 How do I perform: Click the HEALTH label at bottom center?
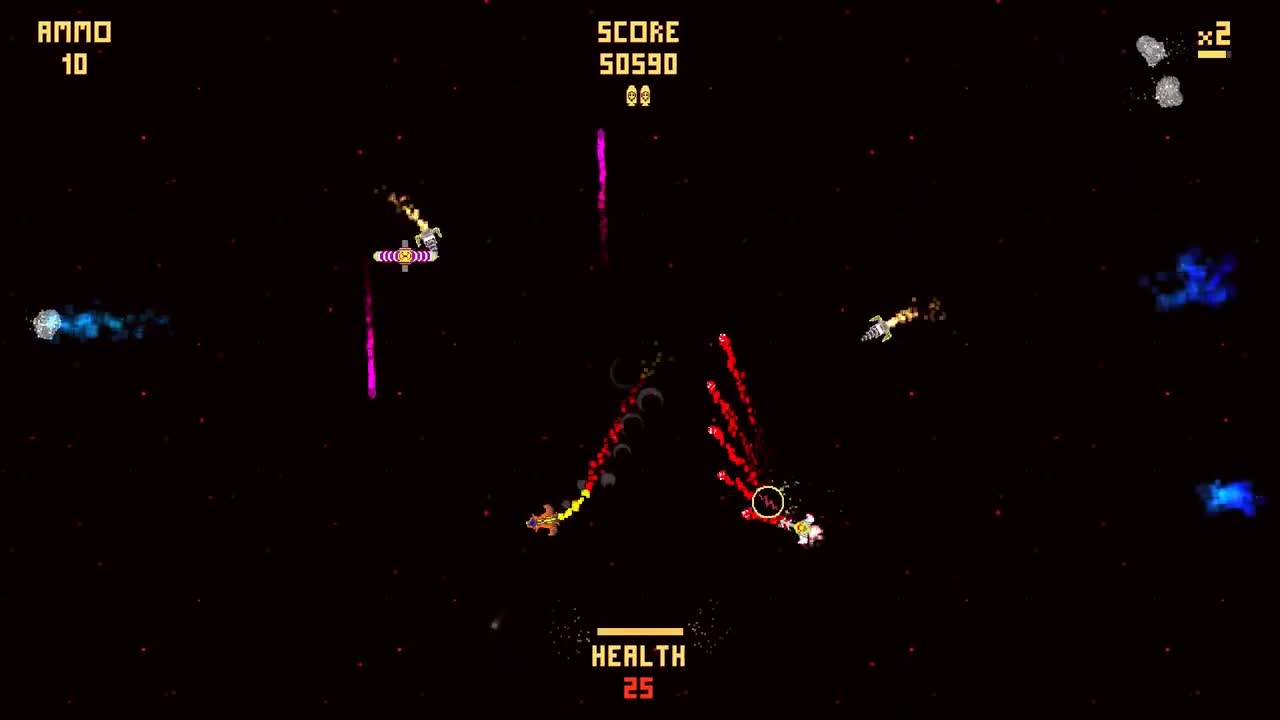click(x=640, y=657)
